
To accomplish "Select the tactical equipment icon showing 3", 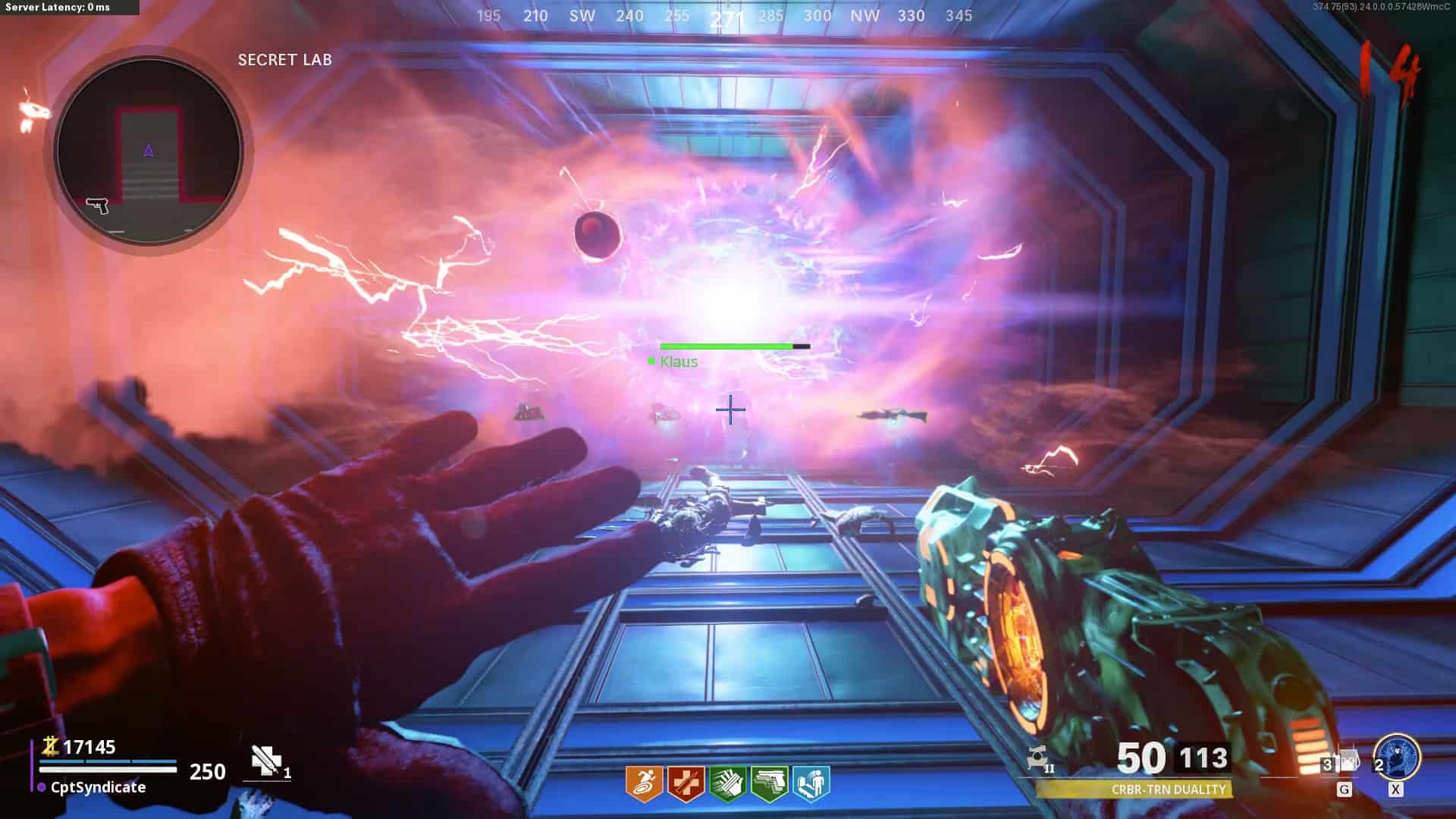I will 1341,761.
